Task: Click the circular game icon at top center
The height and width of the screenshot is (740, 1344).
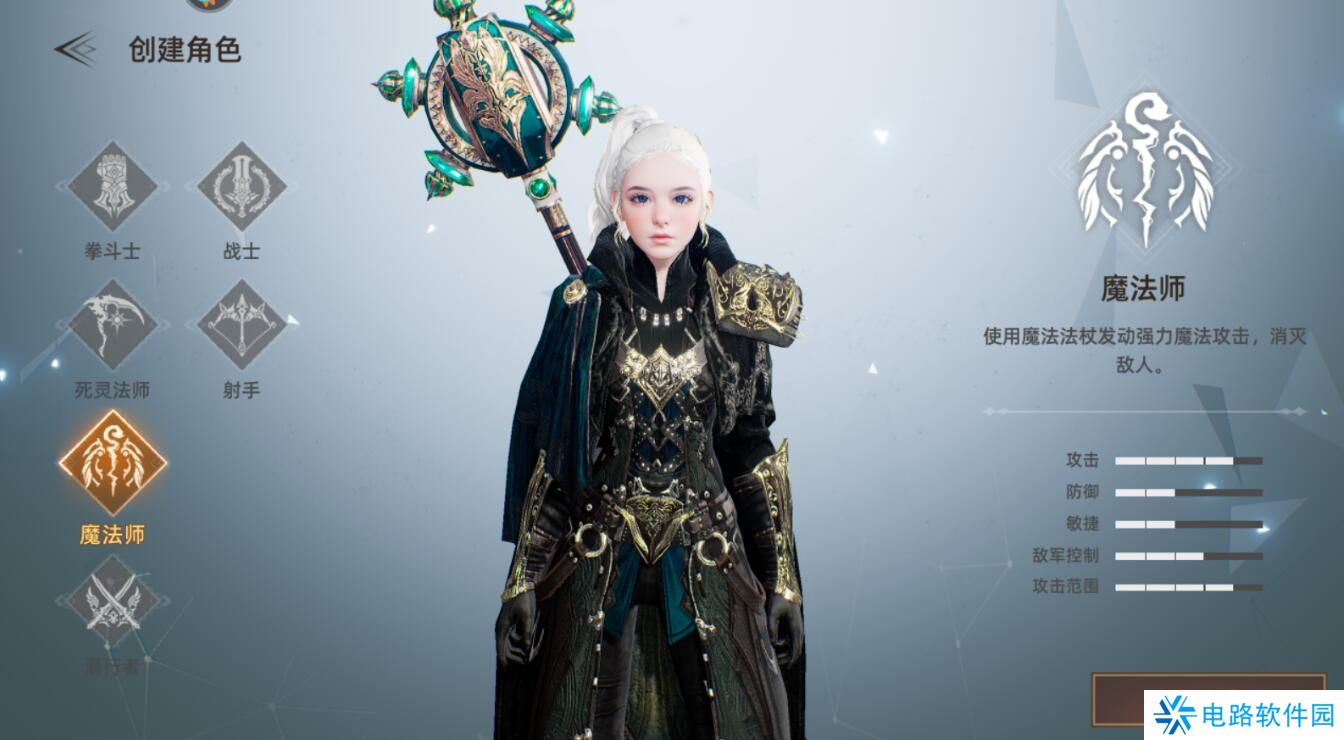Action: click(208, 5)
